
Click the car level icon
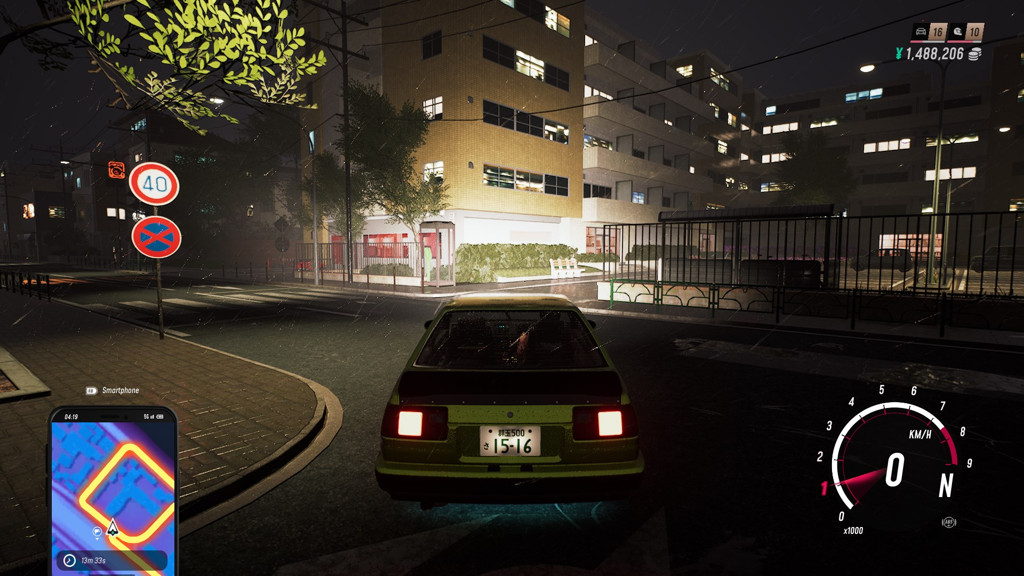pyautogui.click(x=921, y=32)
